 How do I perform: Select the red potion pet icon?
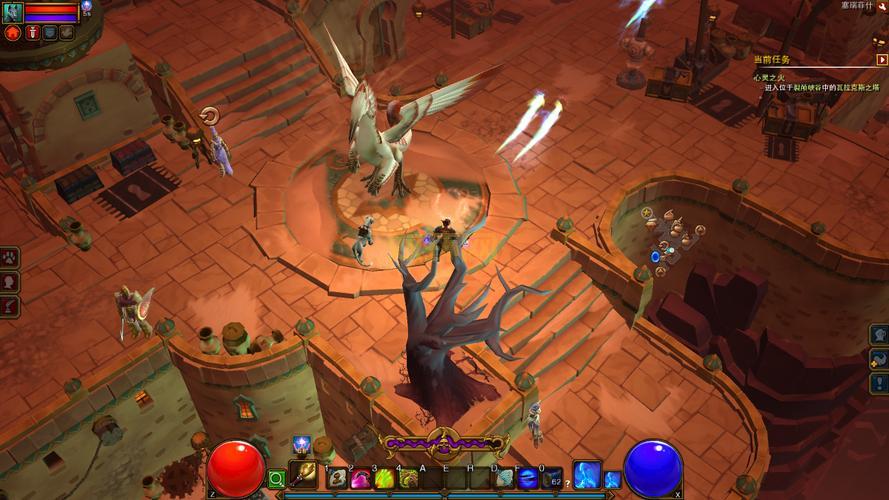pos(31,33)
